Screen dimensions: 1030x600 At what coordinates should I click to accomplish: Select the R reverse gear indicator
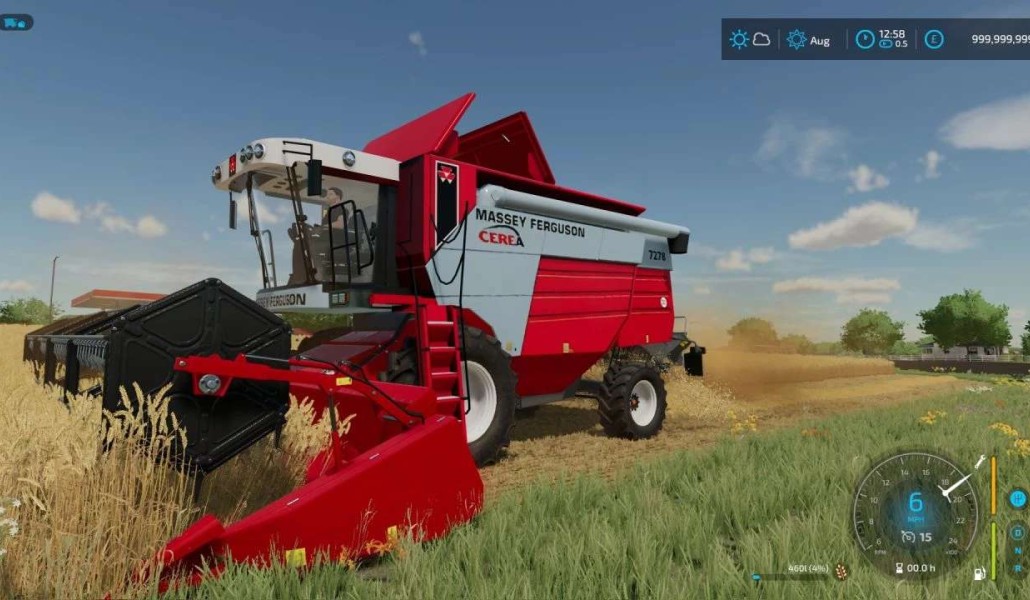(1018, 570)
